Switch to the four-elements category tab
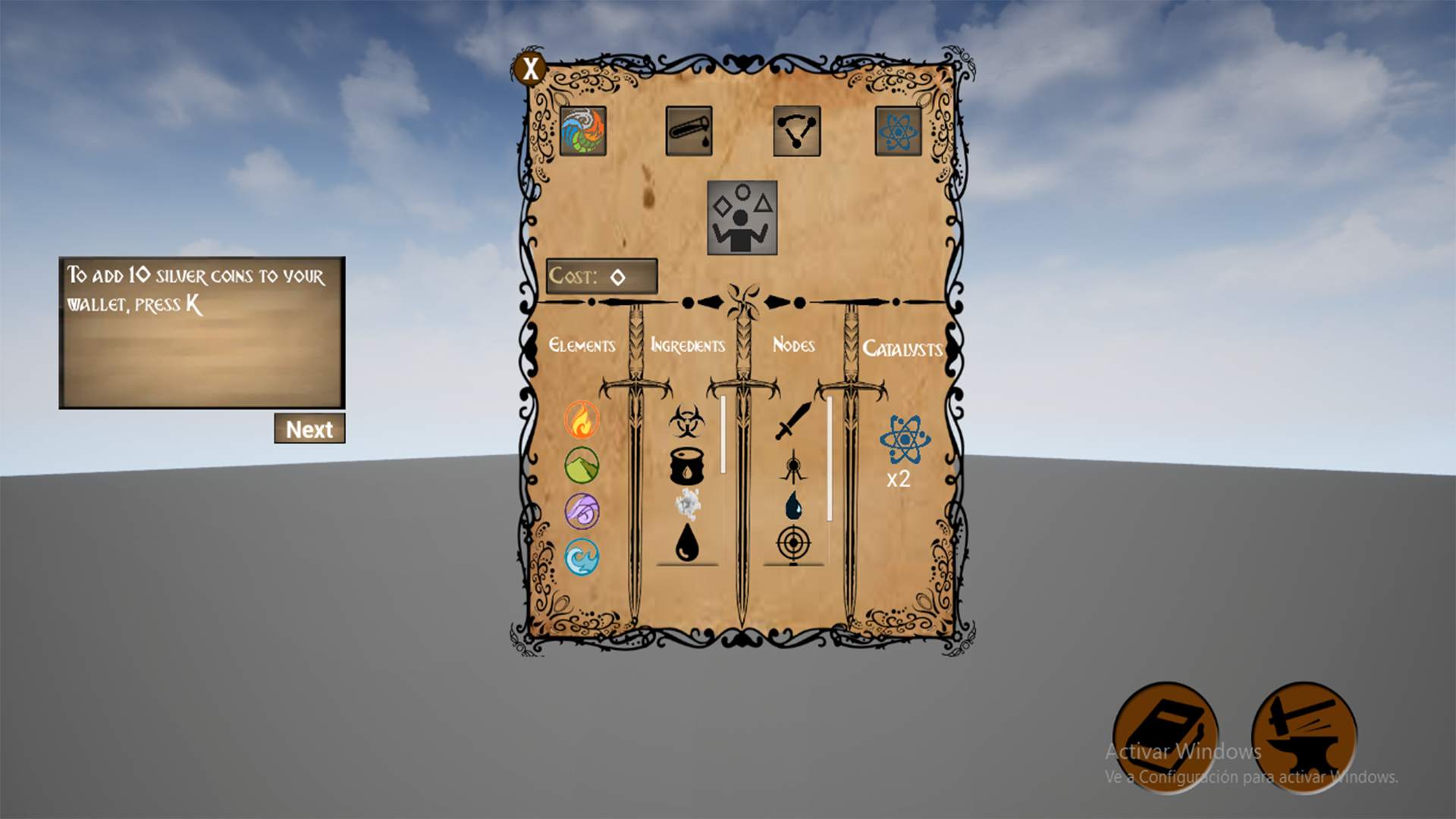 583,130
